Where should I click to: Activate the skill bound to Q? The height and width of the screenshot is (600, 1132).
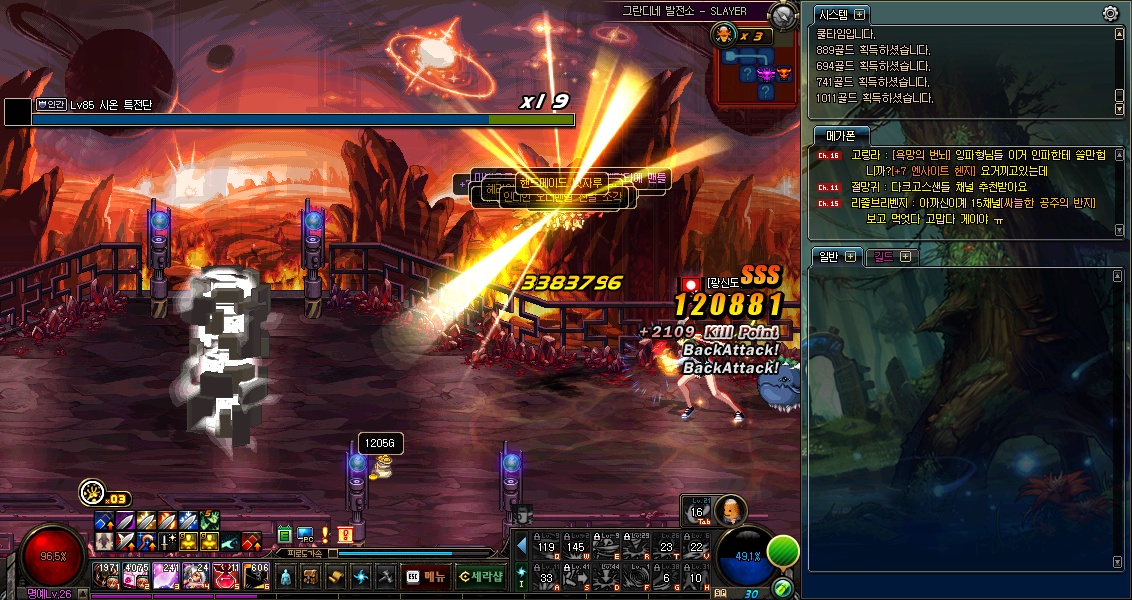tap(547, 546)
